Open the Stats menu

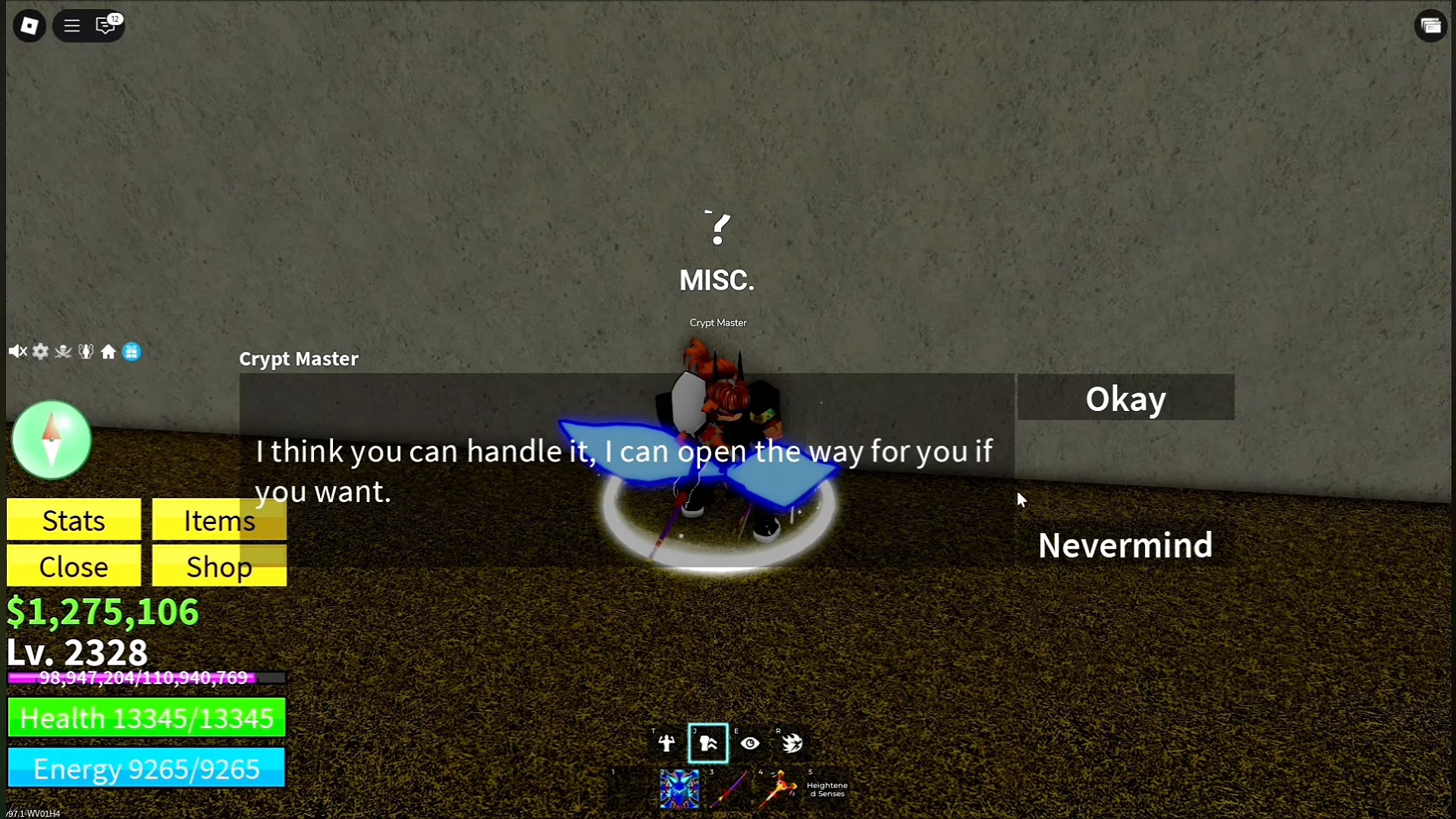coord(73,520)
